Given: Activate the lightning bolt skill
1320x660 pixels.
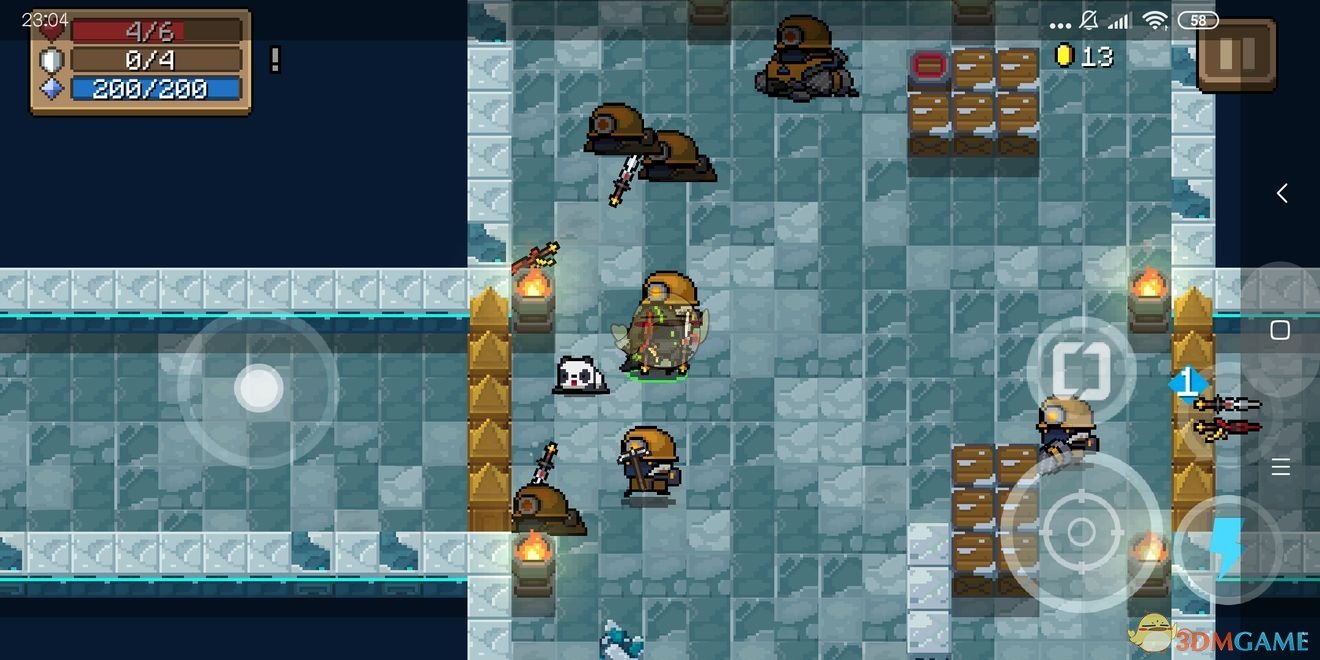Looking at the screenshot, I should (1226, 549).
